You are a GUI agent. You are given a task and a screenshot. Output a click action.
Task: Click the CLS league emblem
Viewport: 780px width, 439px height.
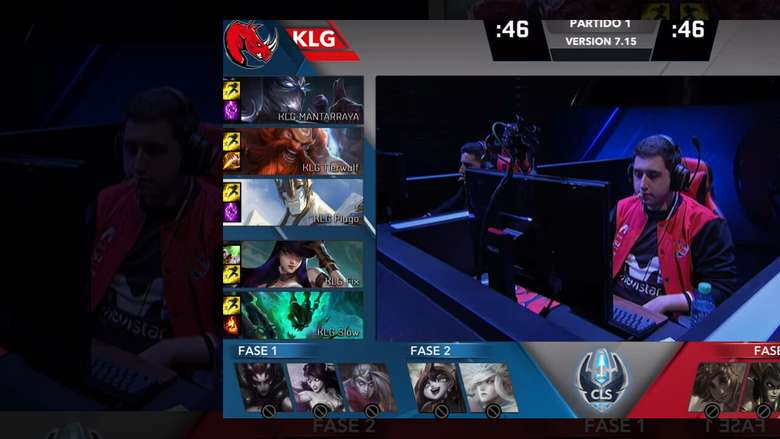point(601,380)
